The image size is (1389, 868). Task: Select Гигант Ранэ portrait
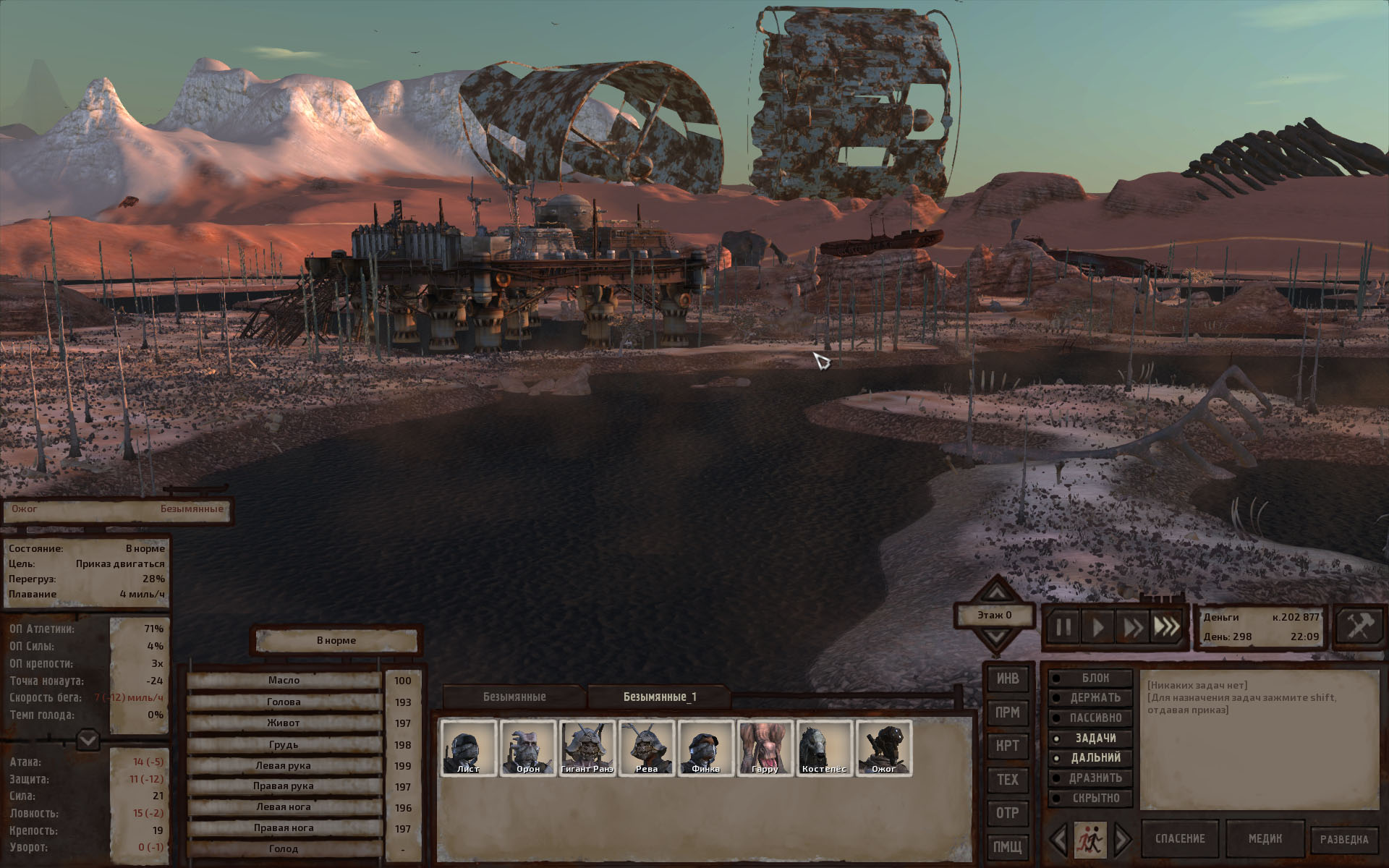point(587,747)
